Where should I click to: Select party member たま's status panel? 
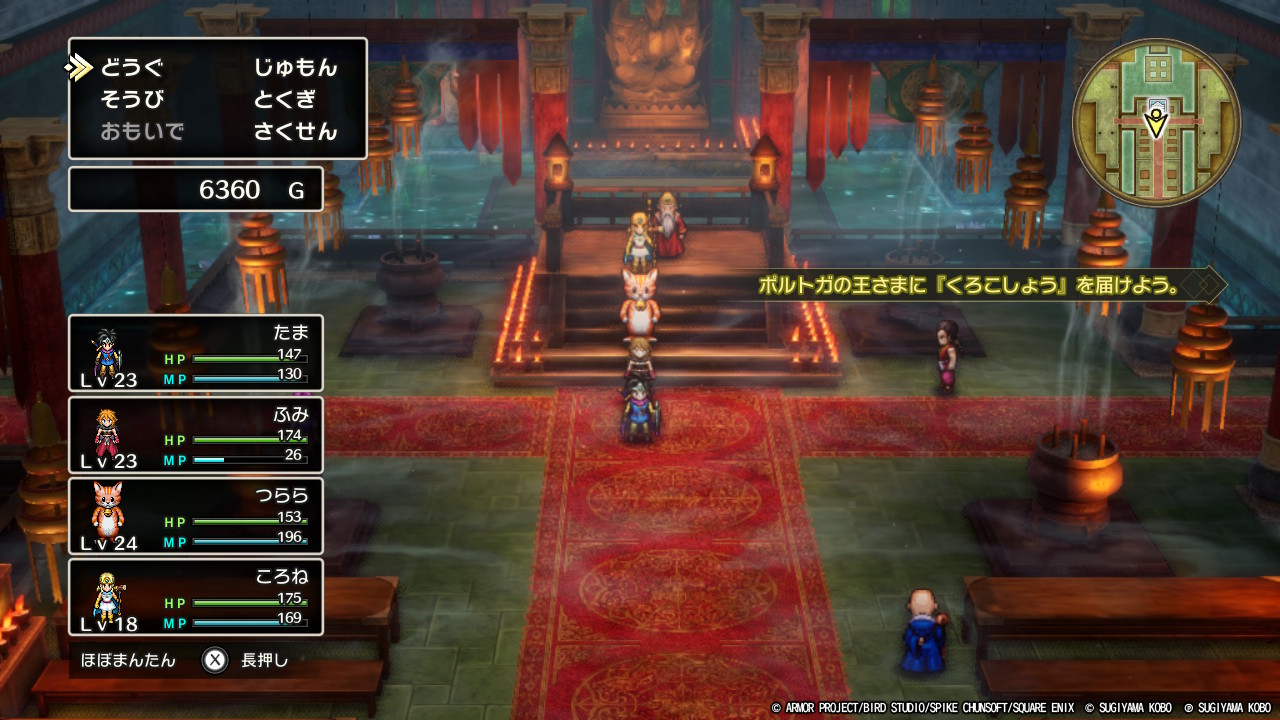tap(196, 353)
